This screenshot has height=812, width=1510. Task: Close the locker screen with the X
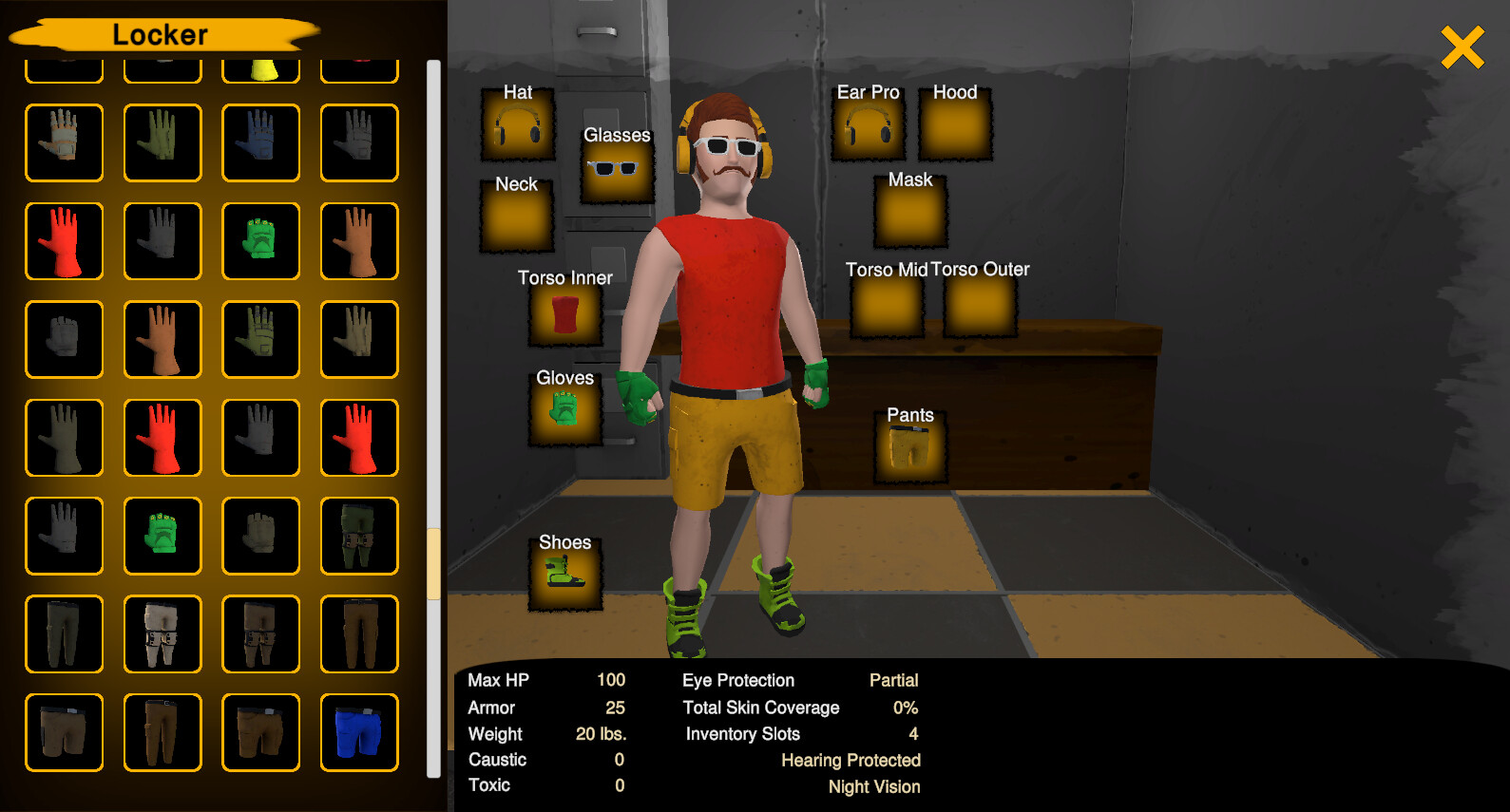pos(1462,46)
